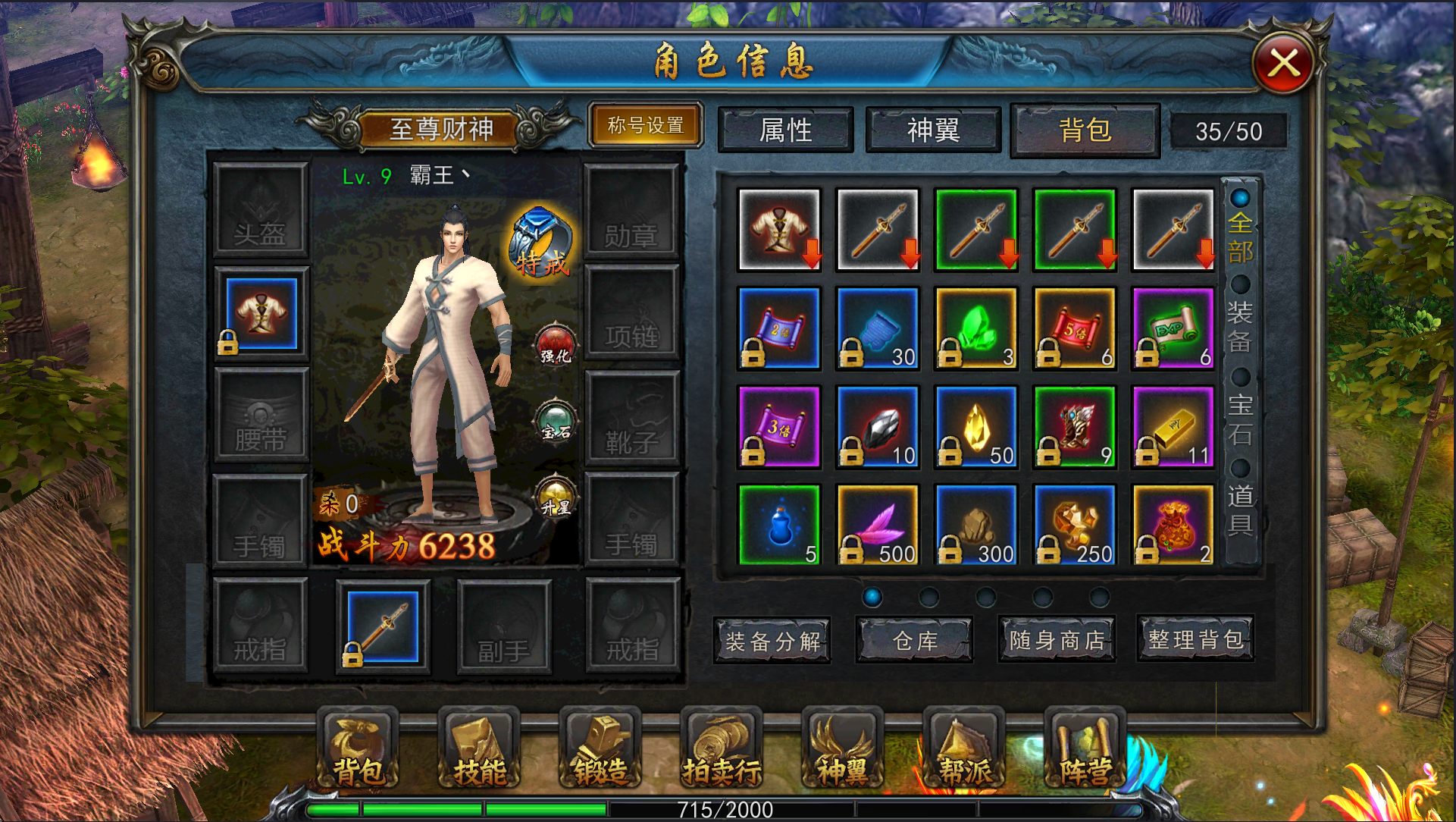The width and height of the screenshot is (1456, 822).
Task: Select the gold bar item slot
Action: 1173,426
